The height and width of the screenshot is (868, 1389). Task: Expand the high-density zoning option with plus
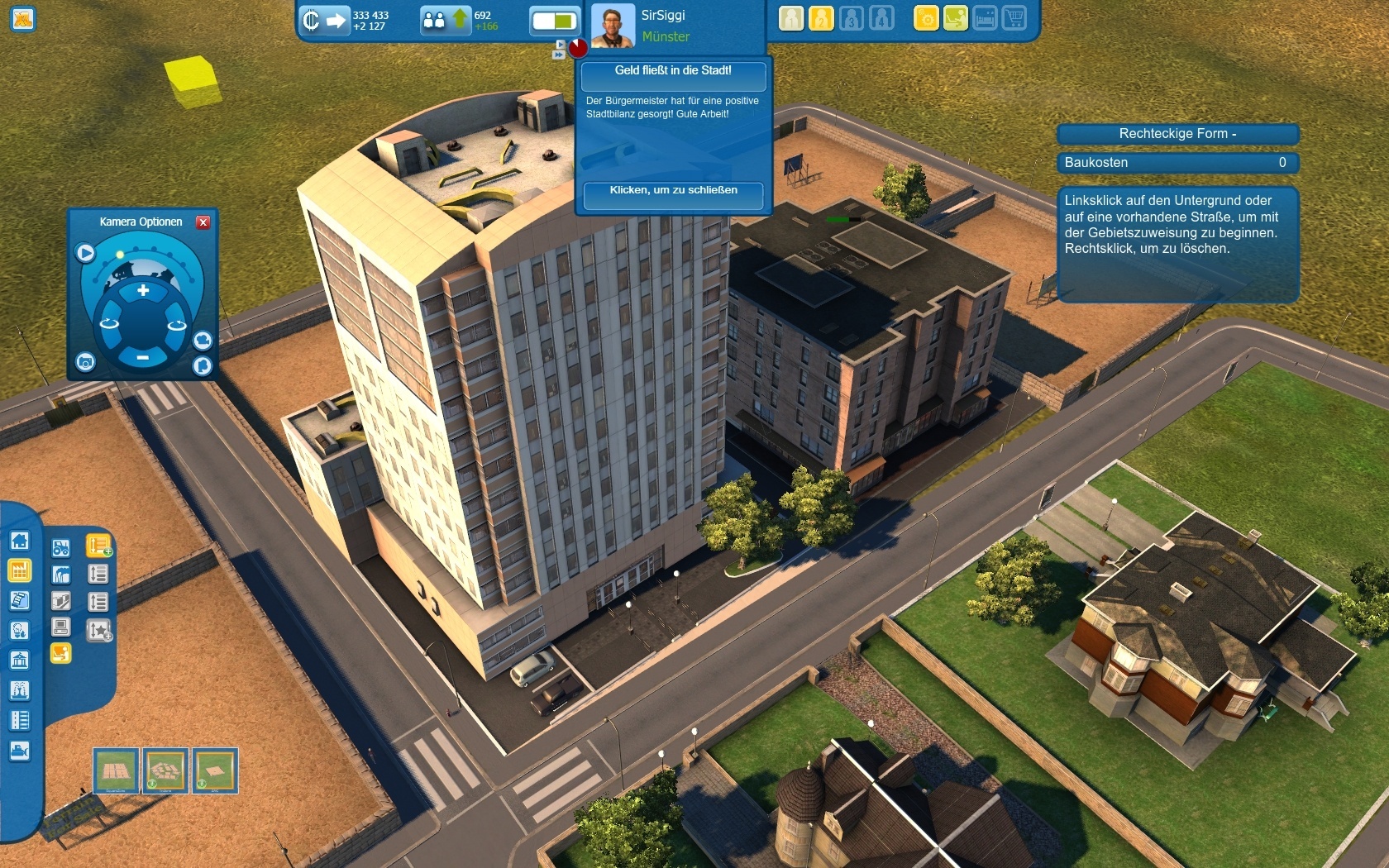point(98,544)
